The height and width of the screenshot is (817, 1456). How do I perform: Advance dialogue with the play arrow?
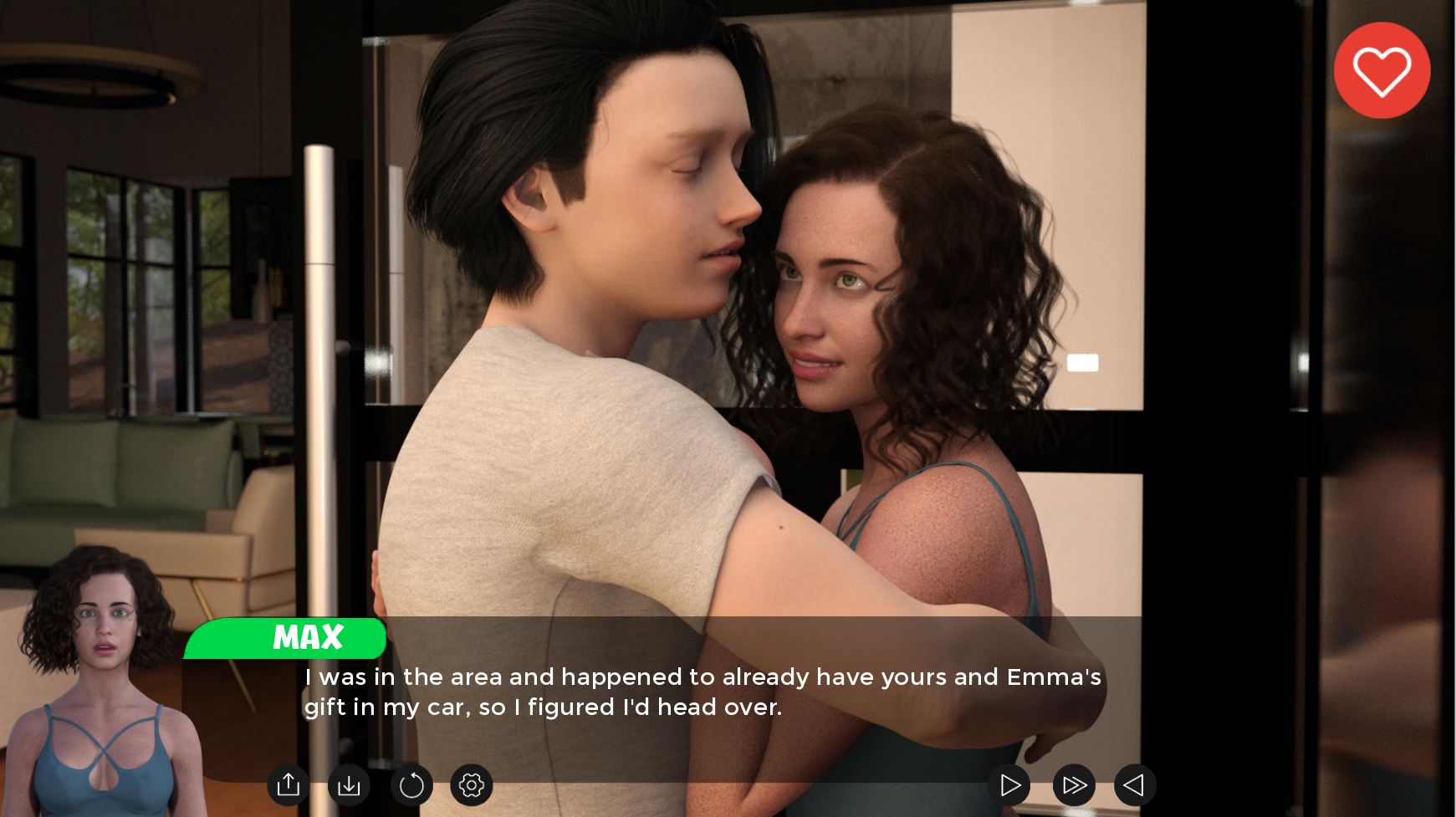coord(1009,785)
